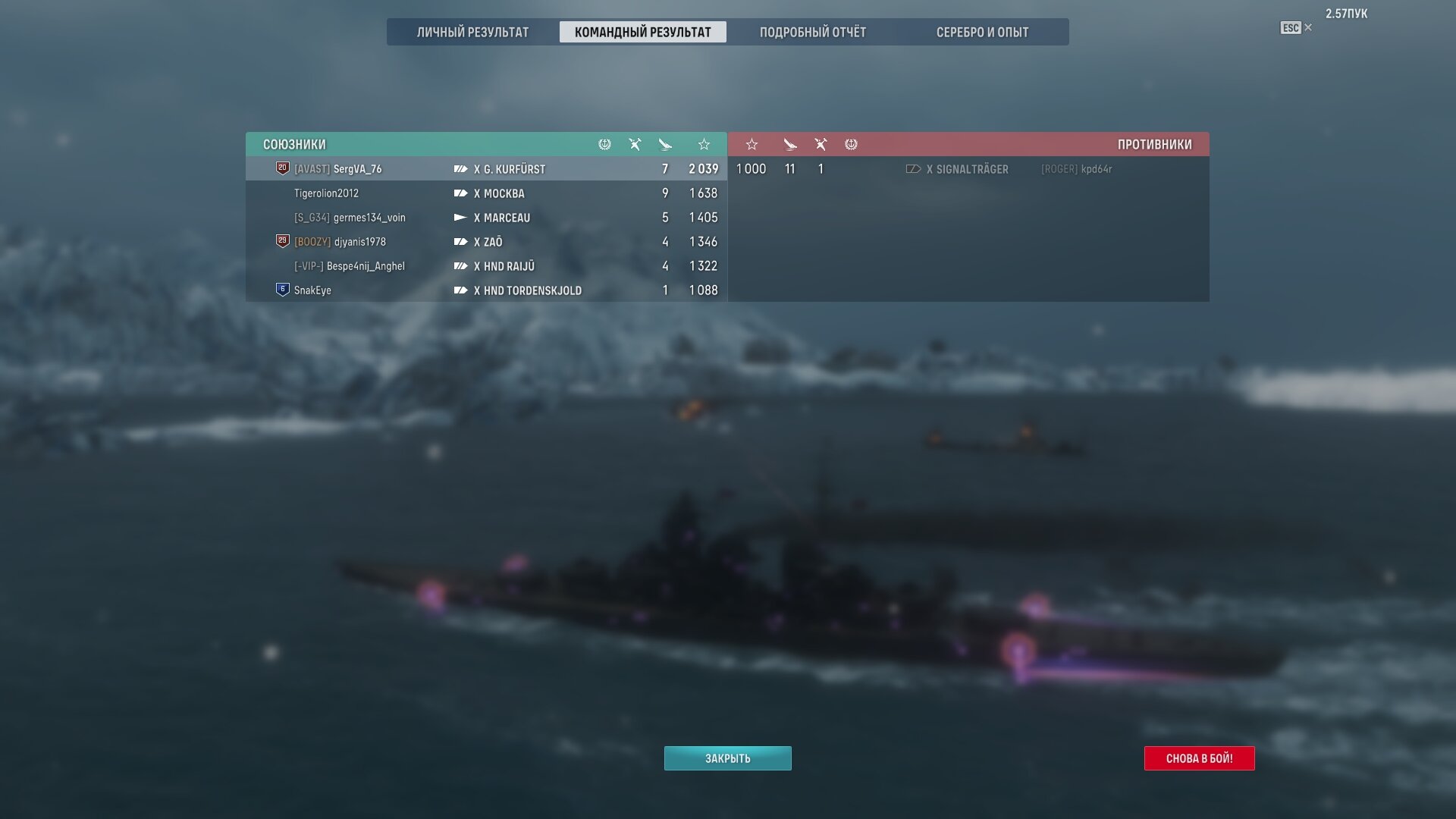Select the Командный результат tab
Screen dimensions: 1456x819
coord(642,32)
